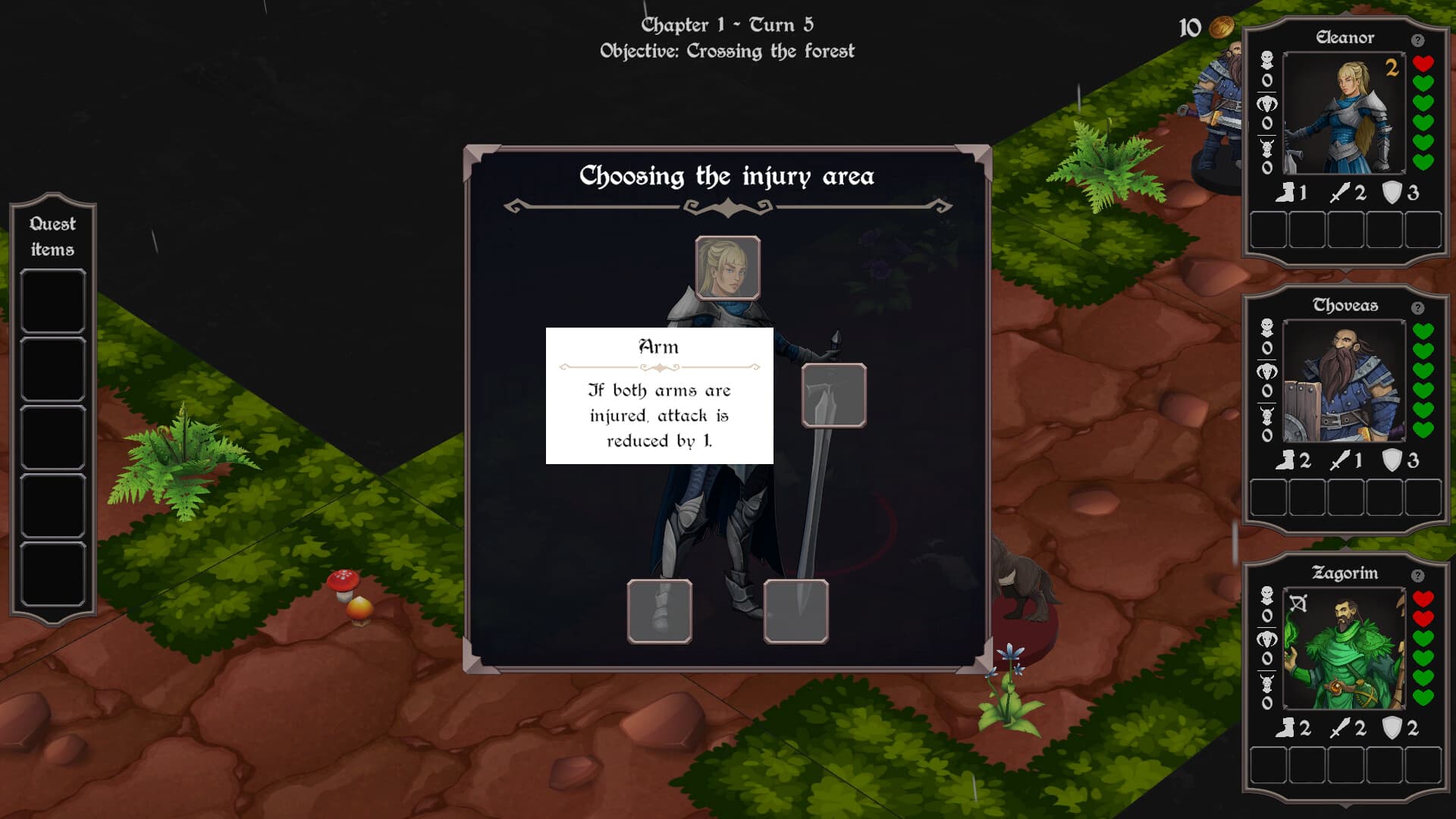Viewport: 1456px width, 819px height.
Task: Select the shield defense icon on Zagorim's card
Action: coord(1391,726)
